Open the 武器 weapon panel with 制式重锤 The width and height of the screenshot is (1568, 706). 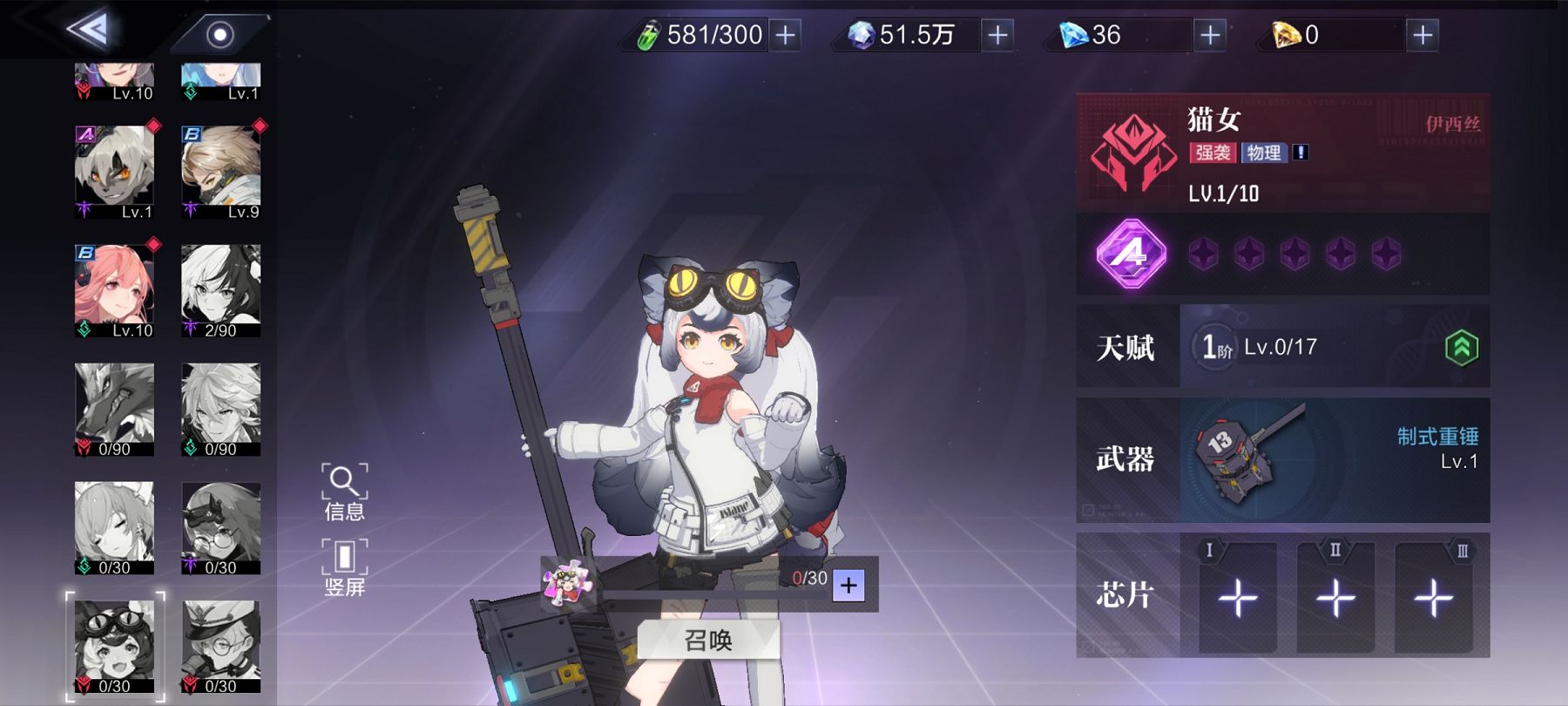1282,459
